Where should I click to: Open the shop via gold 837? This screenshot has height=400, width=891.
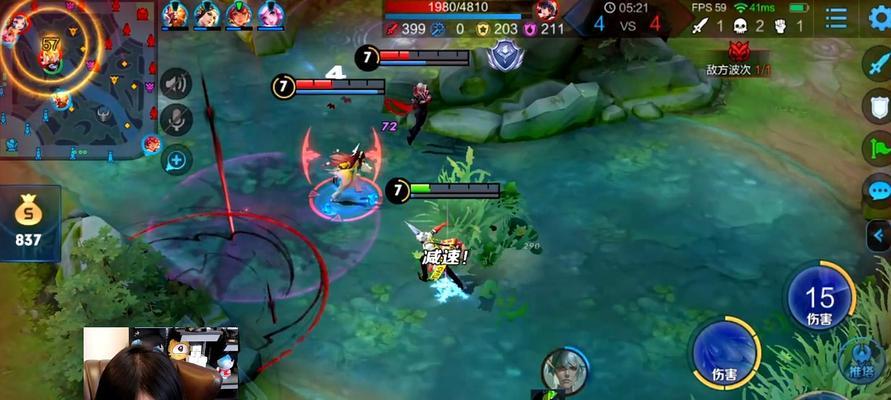pos(28,223)
